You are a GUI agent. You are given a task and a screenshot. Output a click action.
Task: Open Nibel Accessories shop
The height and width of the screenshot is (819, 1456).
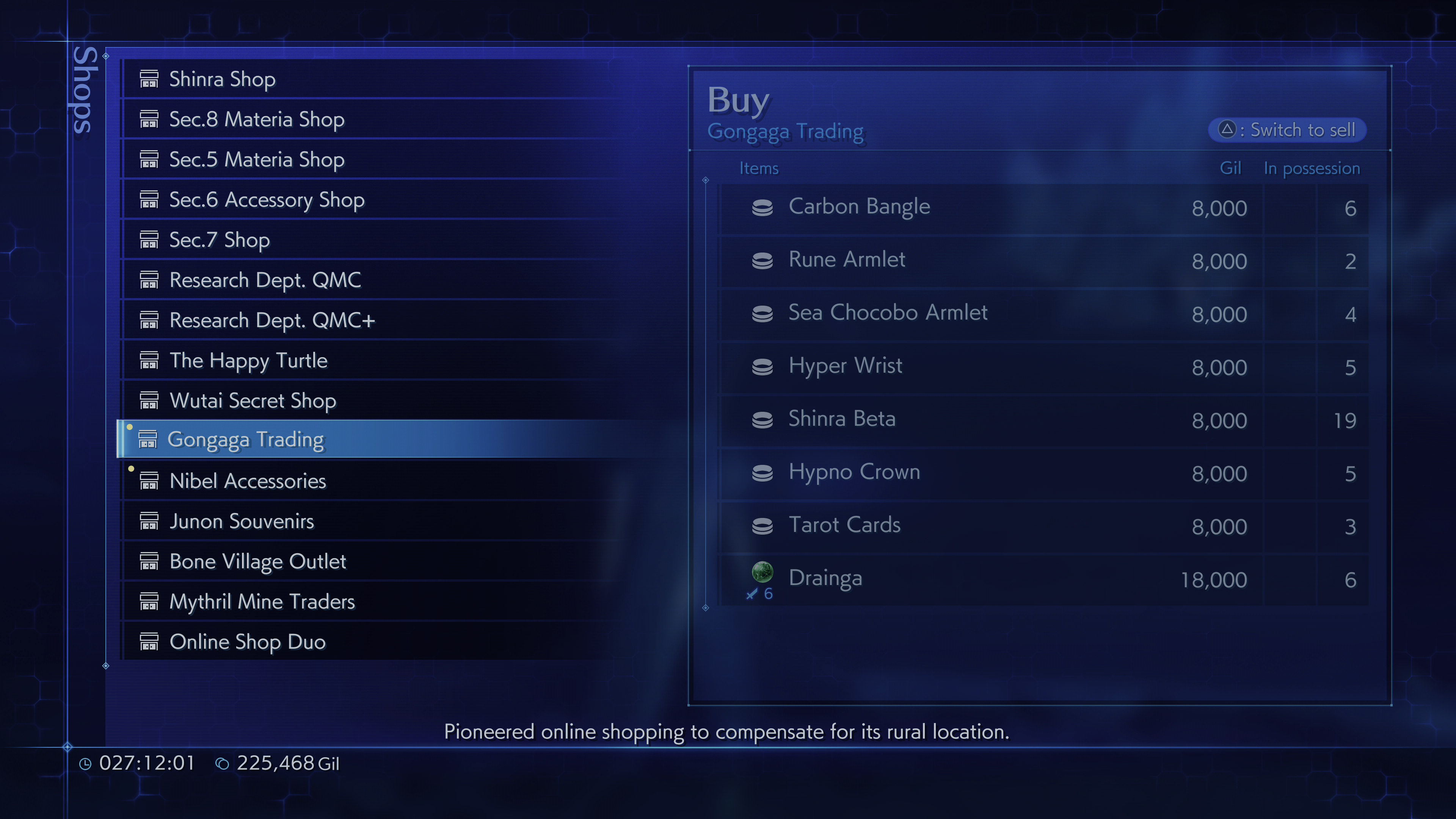pyautogui.click(x=248, y=480)
